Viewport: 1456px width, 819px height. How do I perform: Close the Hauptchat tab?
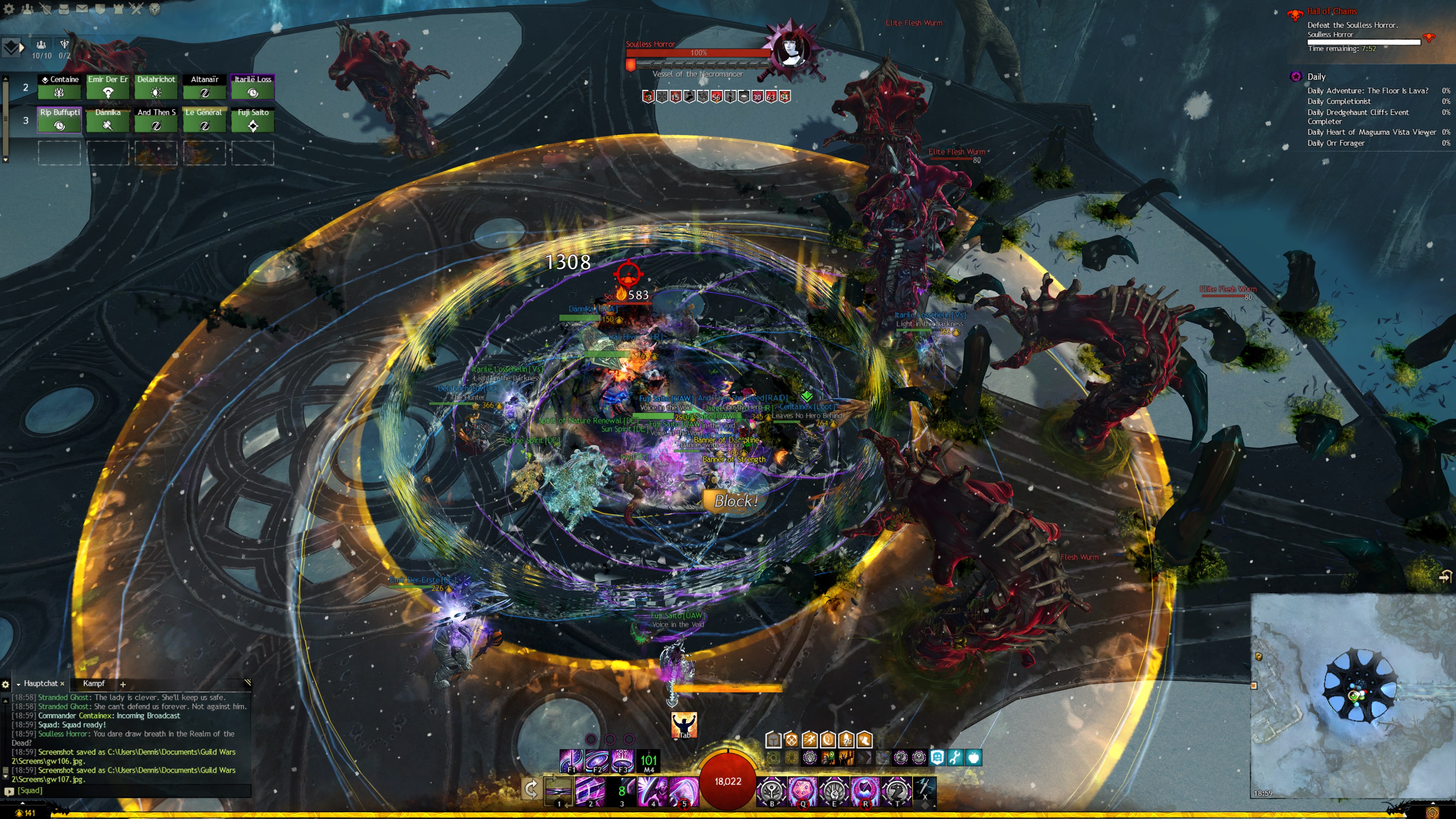(x=62, y=684)
